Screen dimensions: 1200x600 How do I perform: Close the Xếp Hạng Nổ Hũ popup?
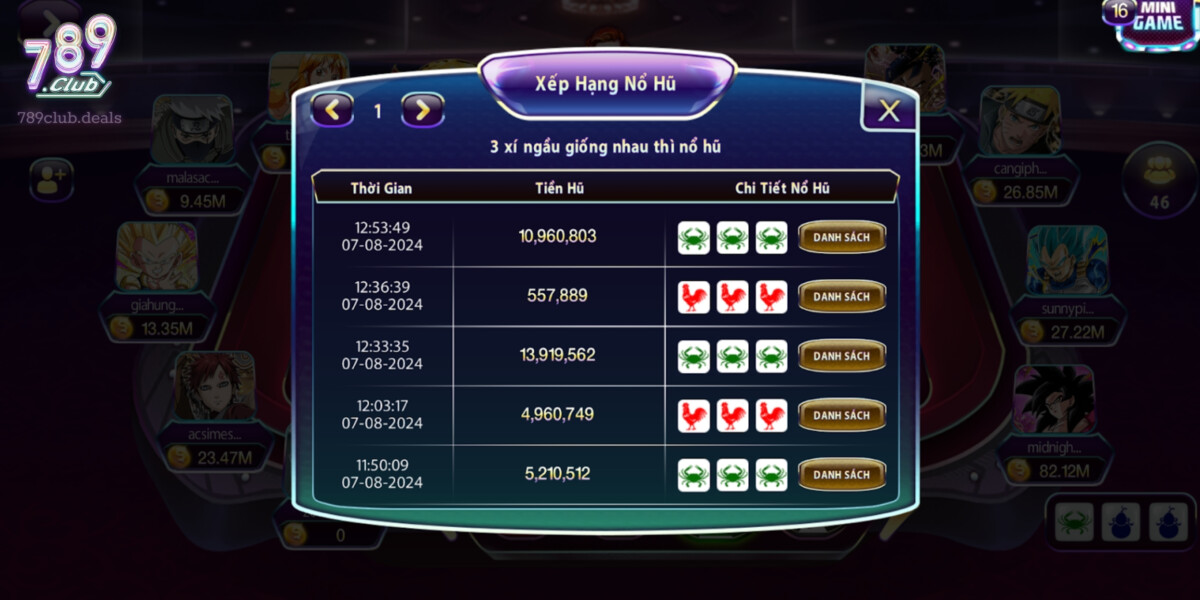point(888,110)
